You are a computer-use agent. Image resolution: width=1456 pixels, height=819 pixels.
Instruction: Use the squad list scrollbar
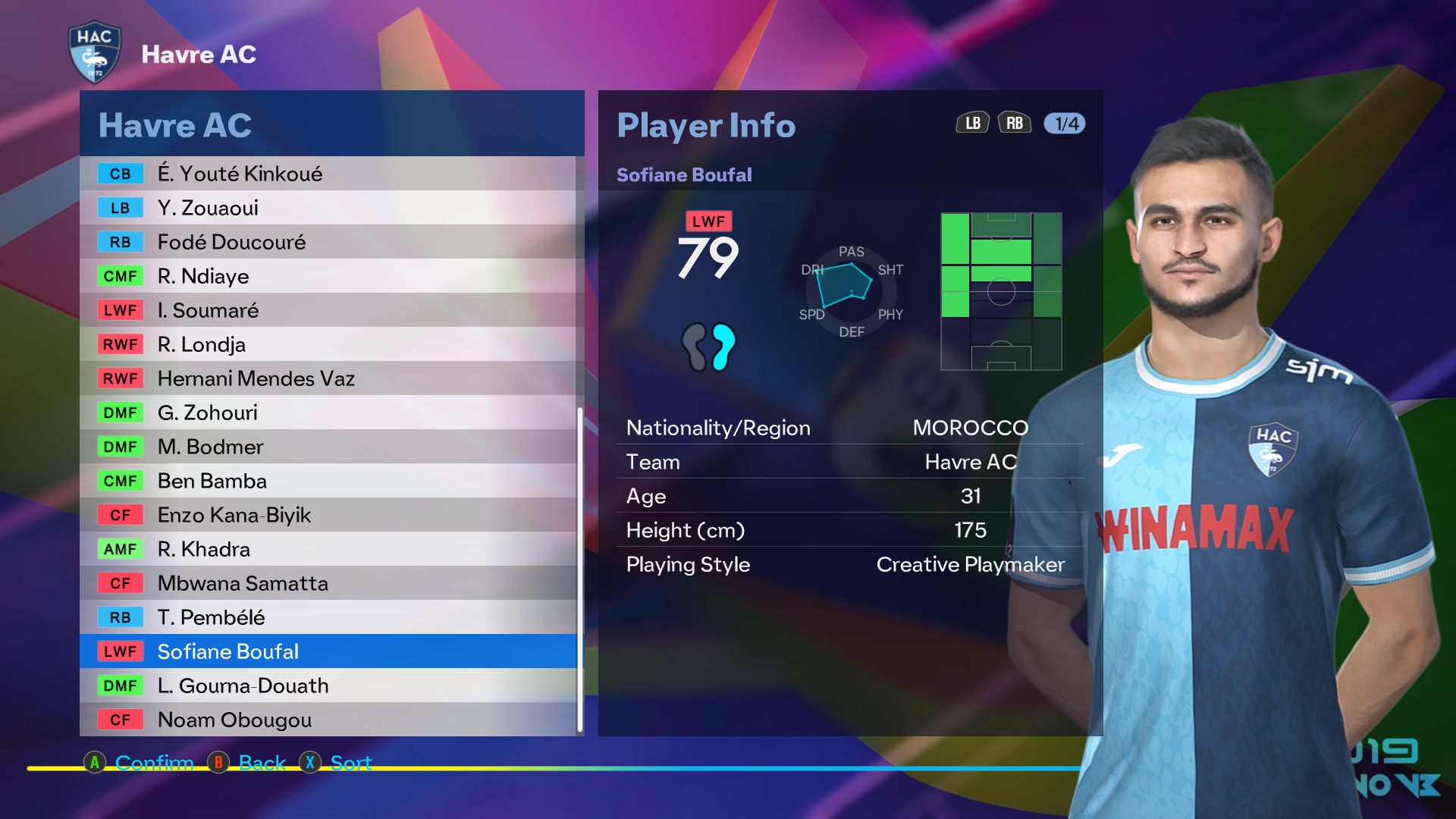coord(580,569)
